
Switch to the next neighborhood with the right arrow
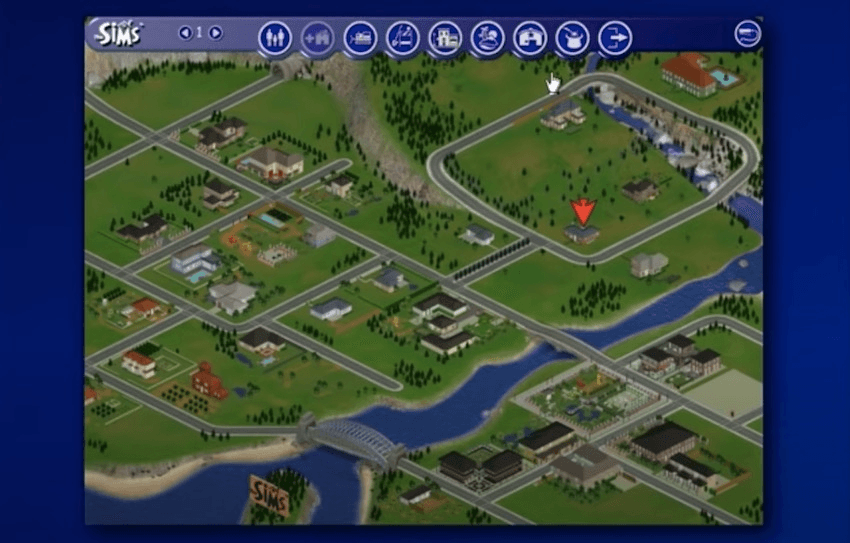(x=215, y=33)
